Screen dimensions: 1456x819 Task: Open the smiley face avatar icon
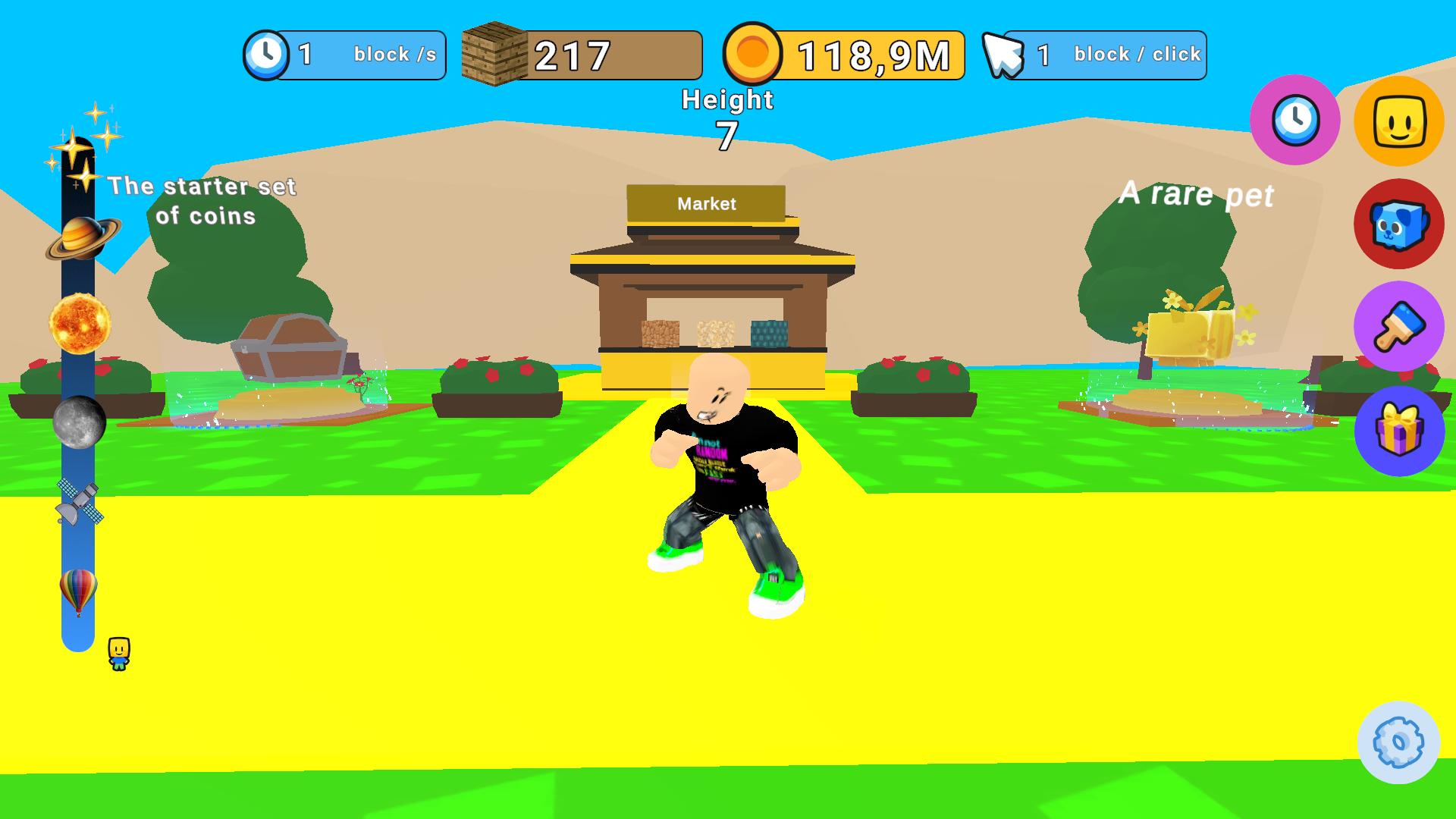click(1399, 121)
